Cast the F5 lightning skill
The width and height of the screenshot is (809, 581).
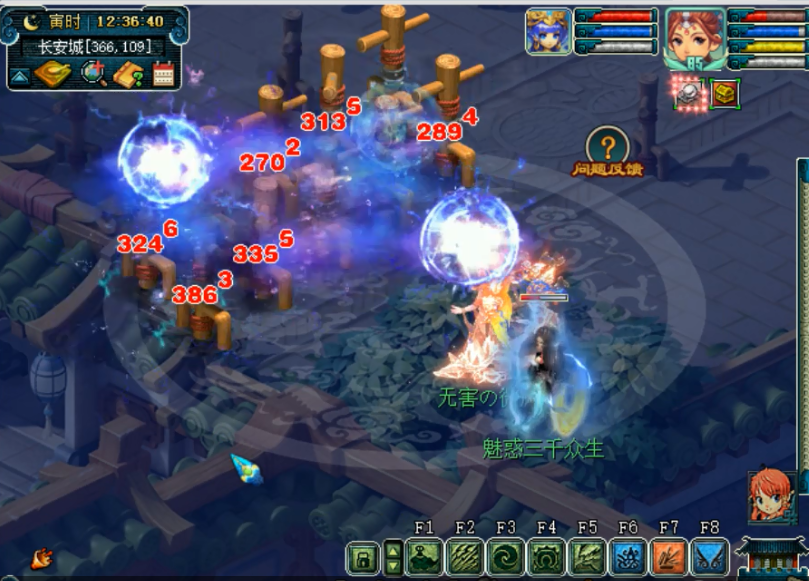587,557
